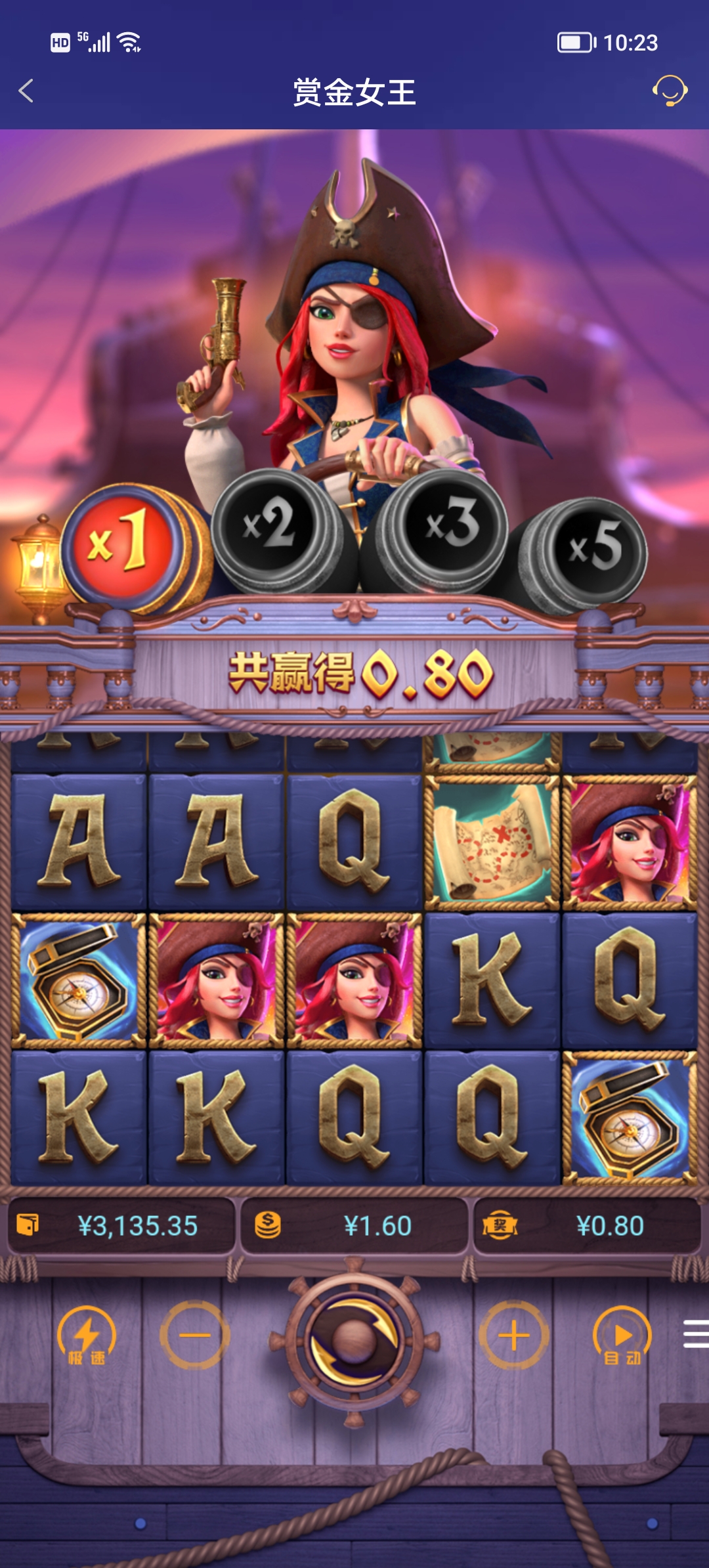Go back using the header arrow
Viewport: 709px width, 1568px height.
pos(26,91)
